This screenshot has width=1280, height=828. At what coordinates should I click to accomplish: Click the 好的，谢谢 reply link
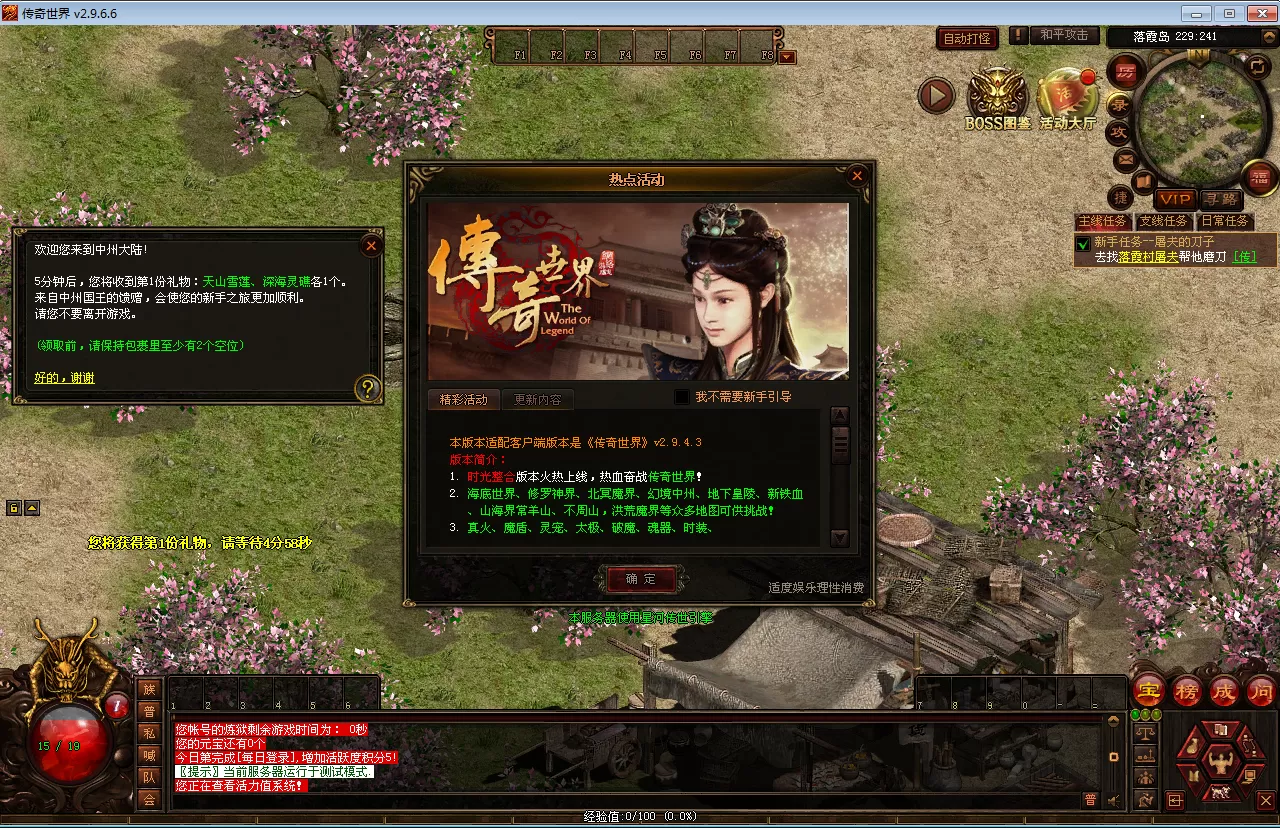point(64,378)
